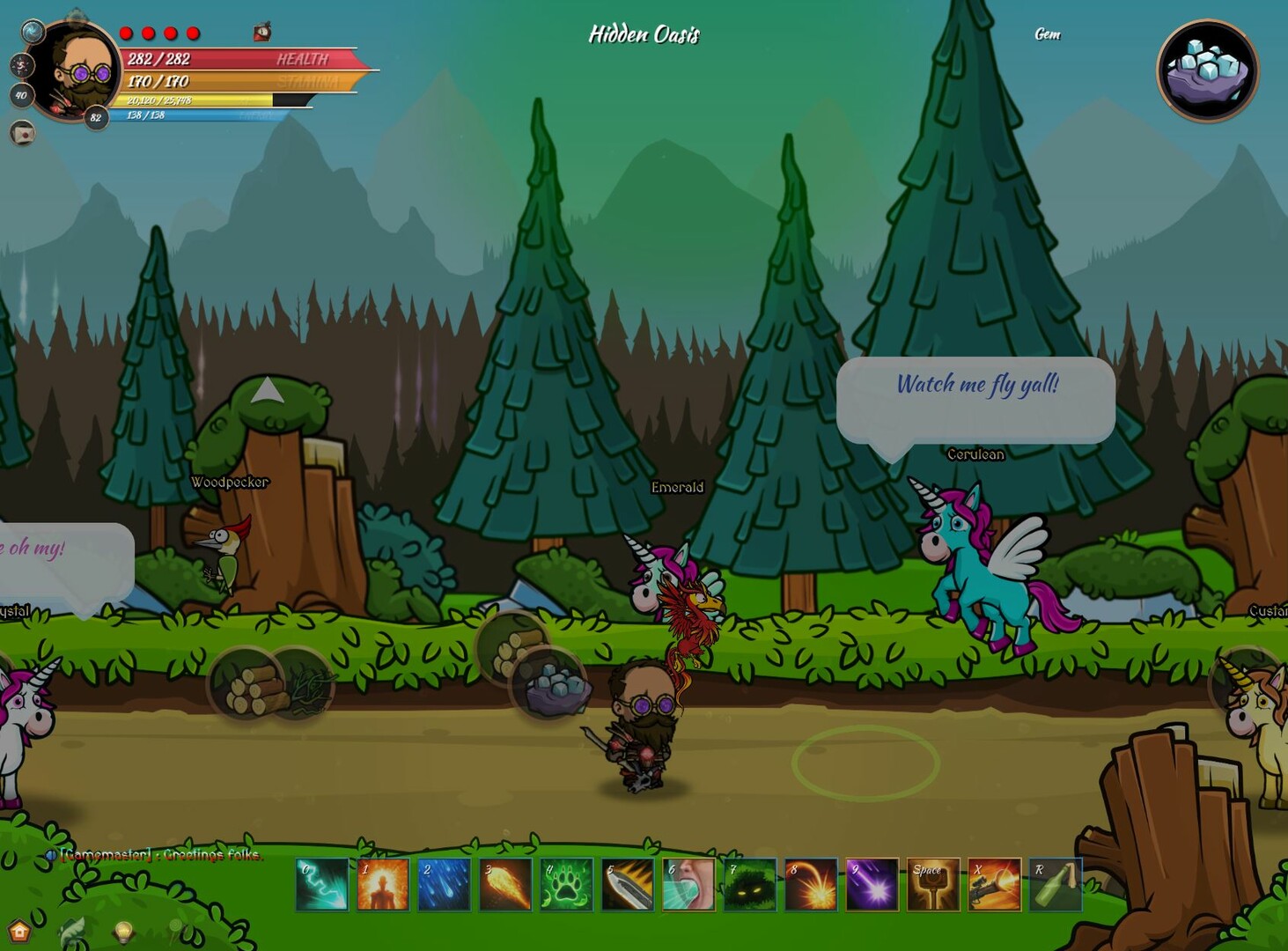The image size is (1288, 951).
Task: Open the mail envelope icon near the portrait
Action: (23, 133)
